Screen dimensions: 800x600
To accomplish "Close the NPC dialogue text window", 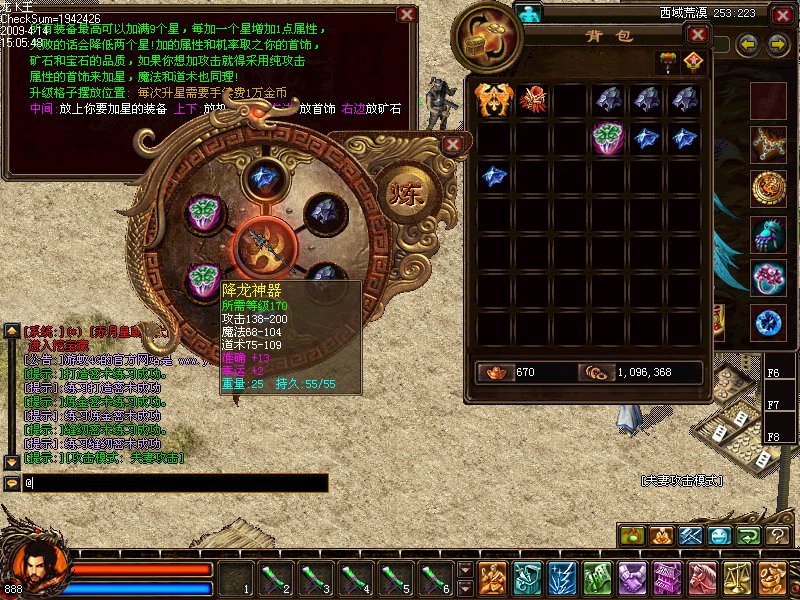I will click(x=406, y=14).
